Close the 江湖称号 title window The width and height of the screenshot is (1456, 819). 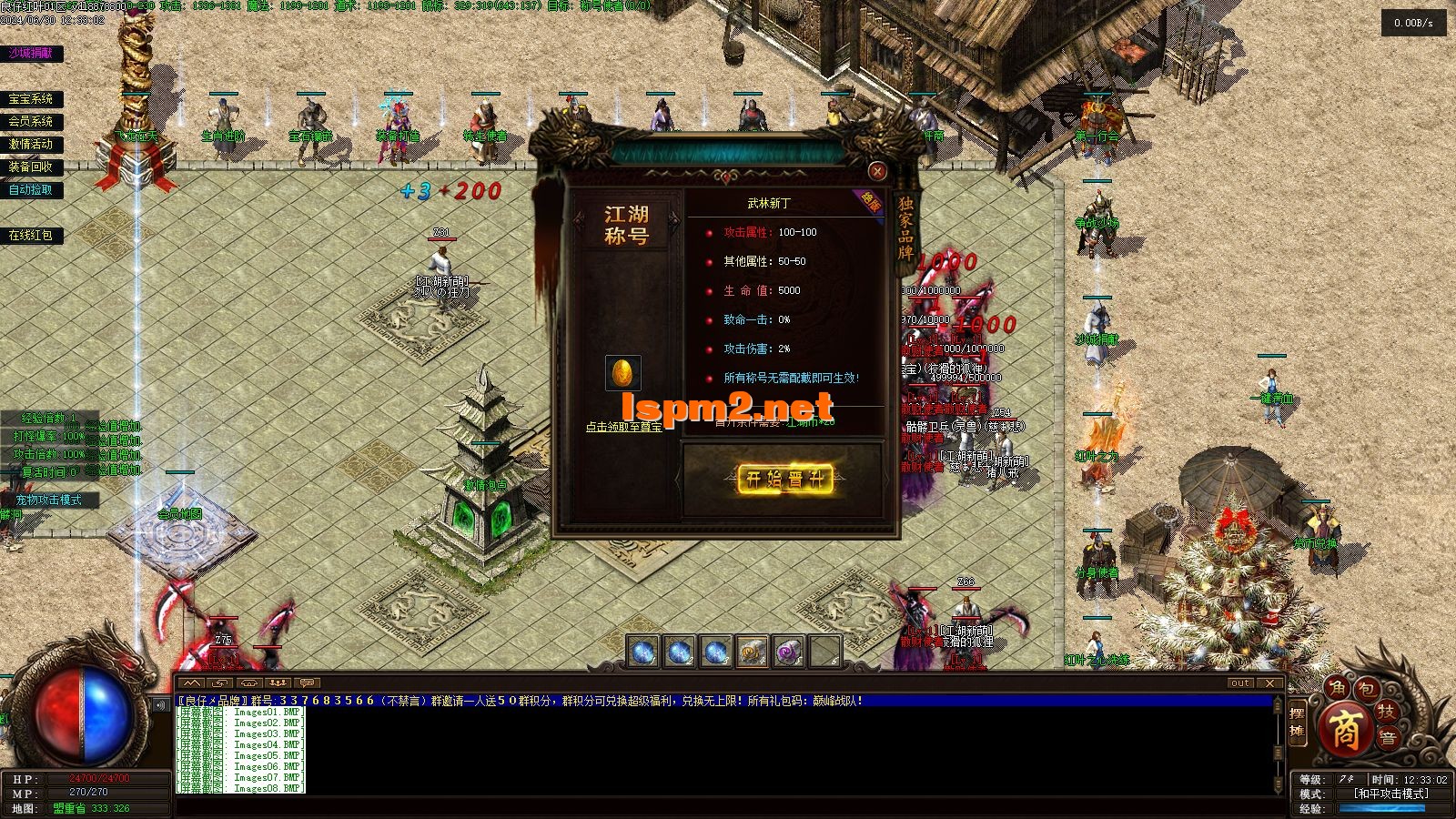point(877,171)
